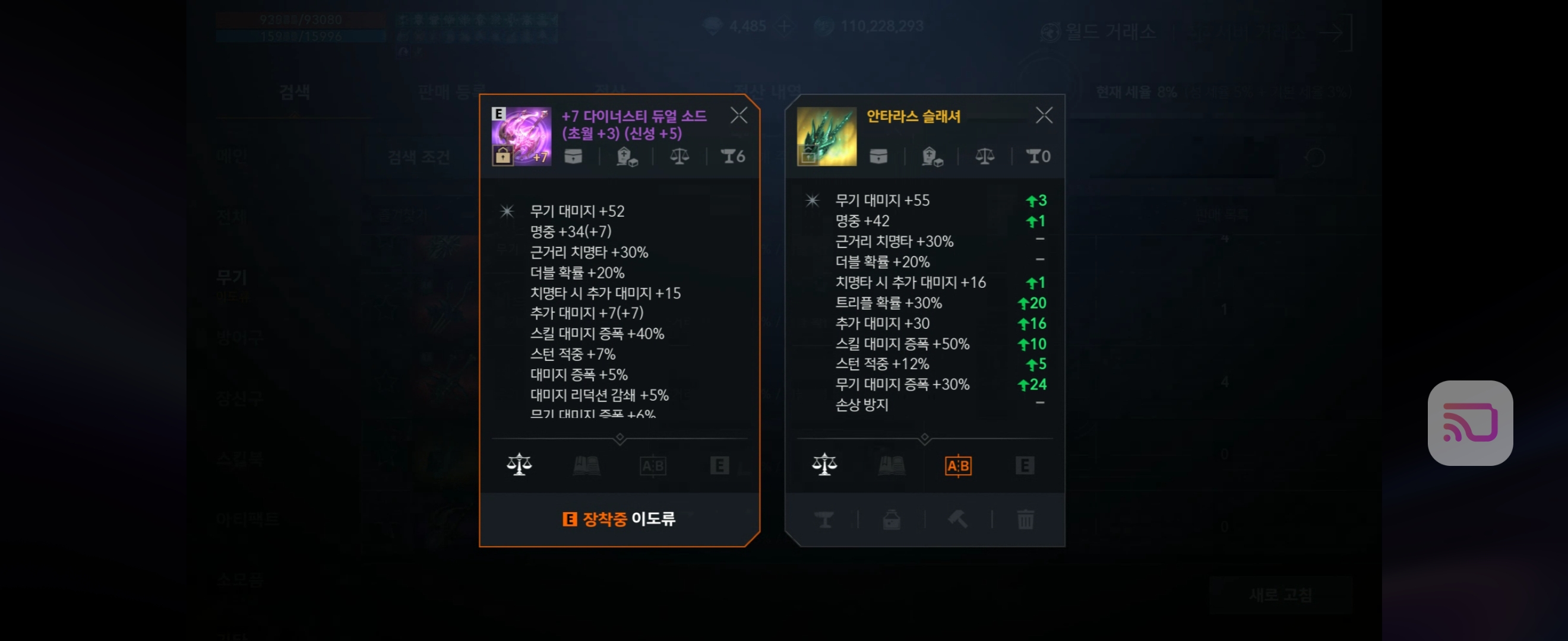Screen dimensions: 1568x641
Task: Click the storage box icon on 다이너스티 듀얼 소드 header
Action: click(573, 156)
